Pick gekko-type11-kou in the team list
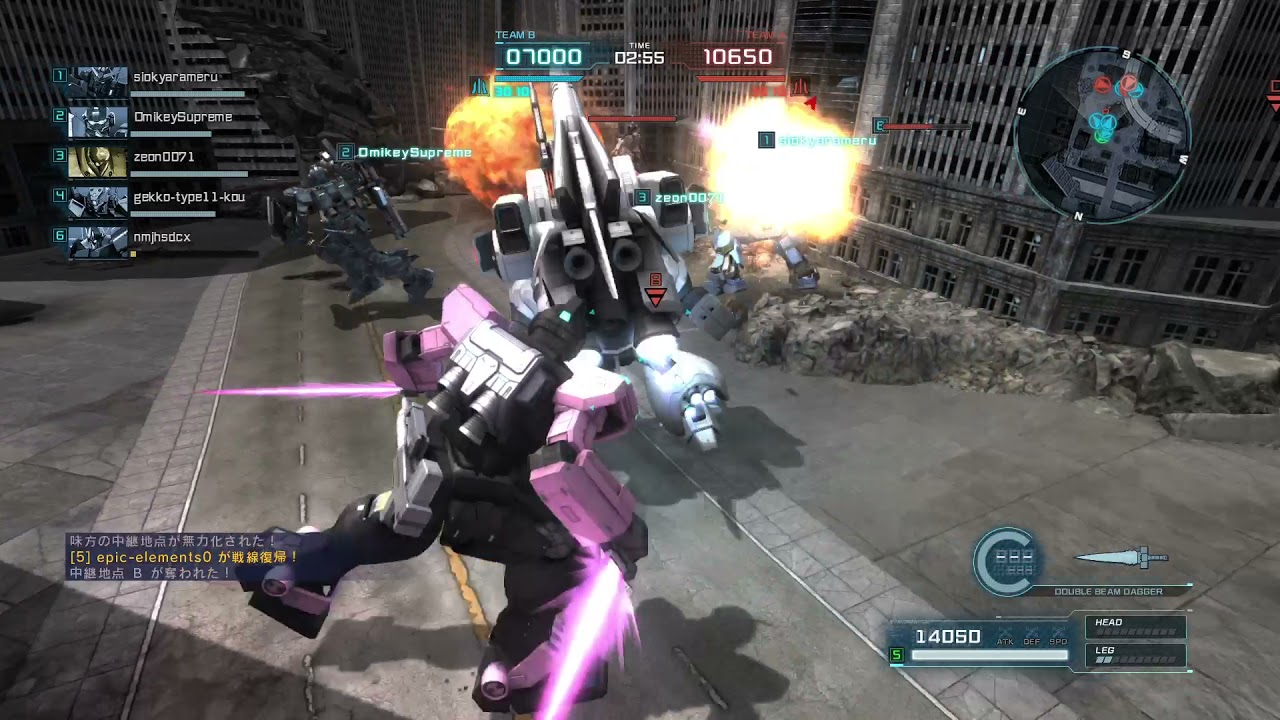This screenshot has width=1280, height=720. tap(150, 201)
